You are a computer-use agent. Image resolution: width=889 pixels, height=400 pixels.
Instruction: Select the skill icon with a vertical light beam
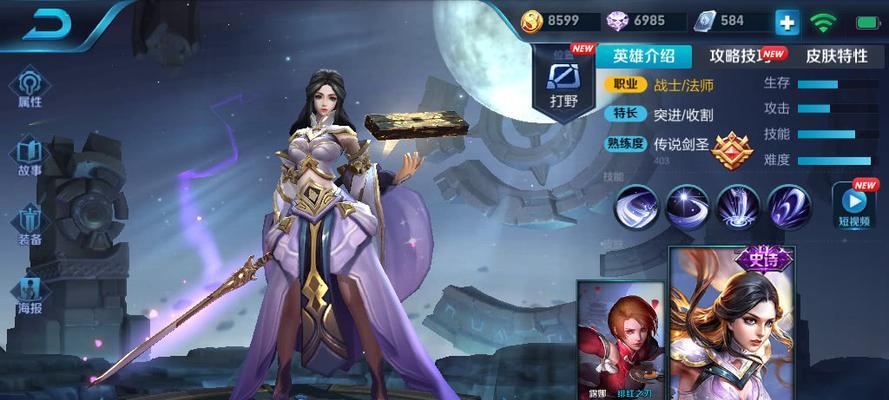[738, 206]
